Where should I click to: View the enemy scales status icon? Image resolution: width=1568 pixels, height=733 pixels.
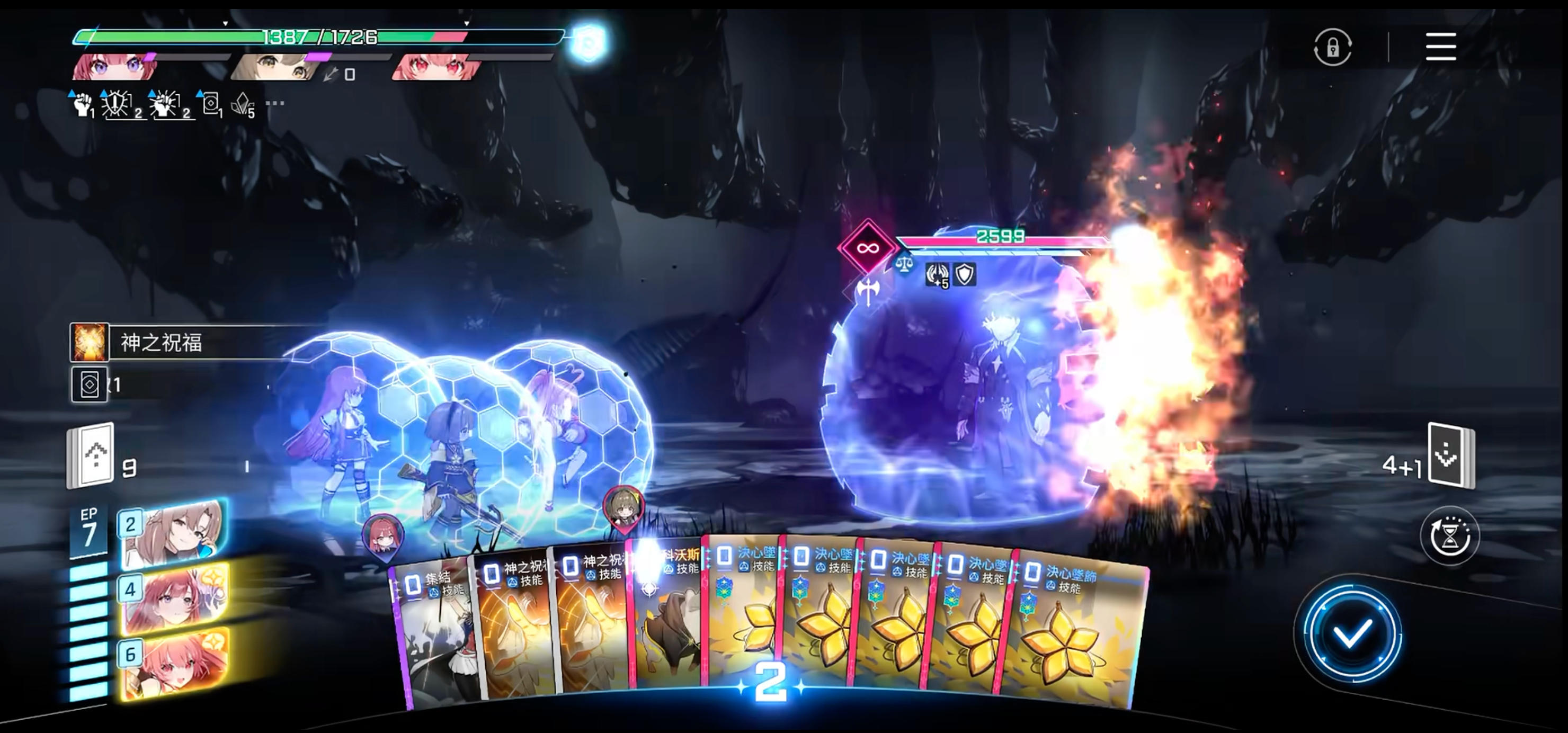[905, 264]
